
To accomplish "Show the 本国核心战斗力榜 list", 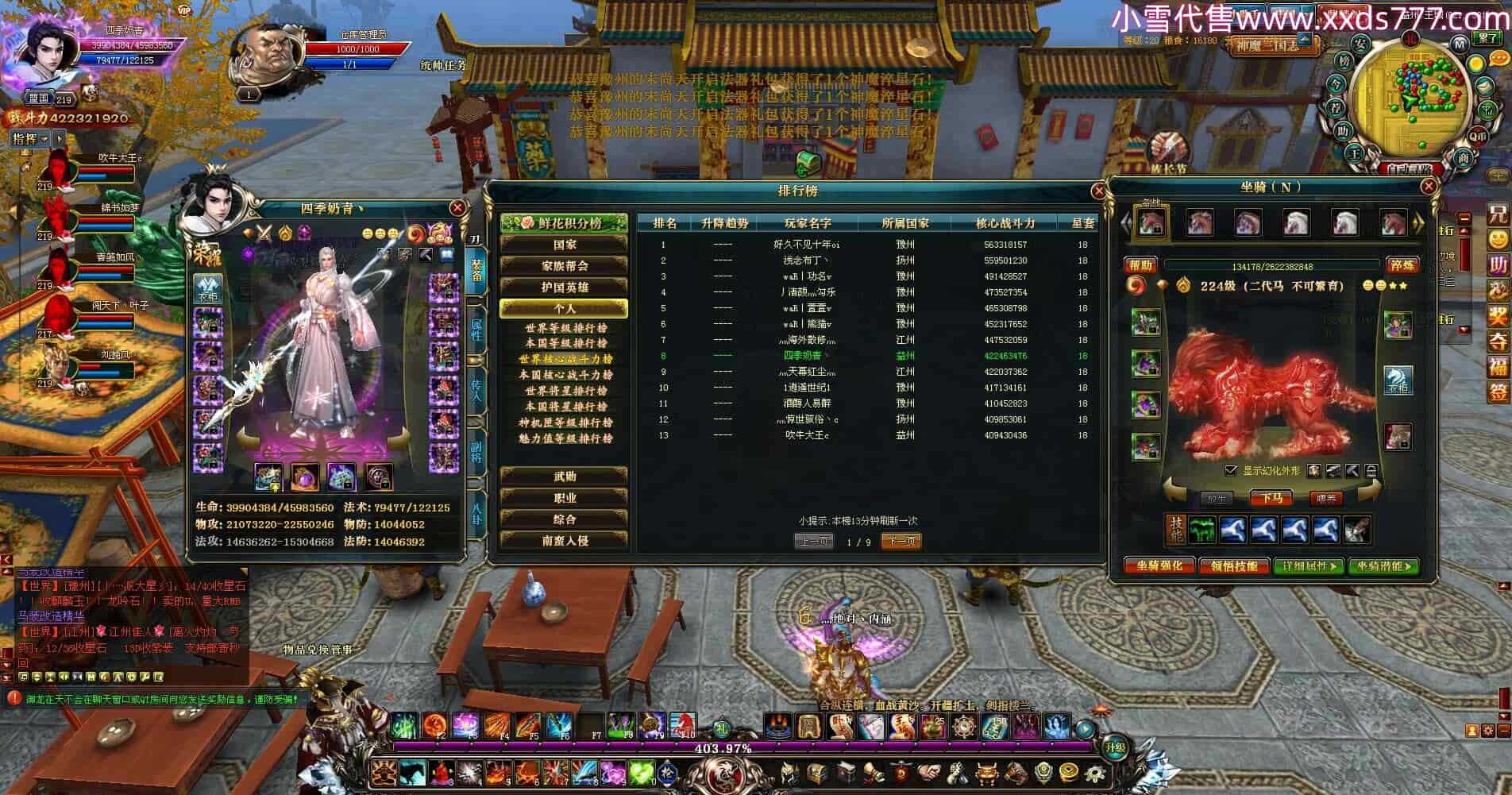I will pyautogui.click(x=565, y=375).
